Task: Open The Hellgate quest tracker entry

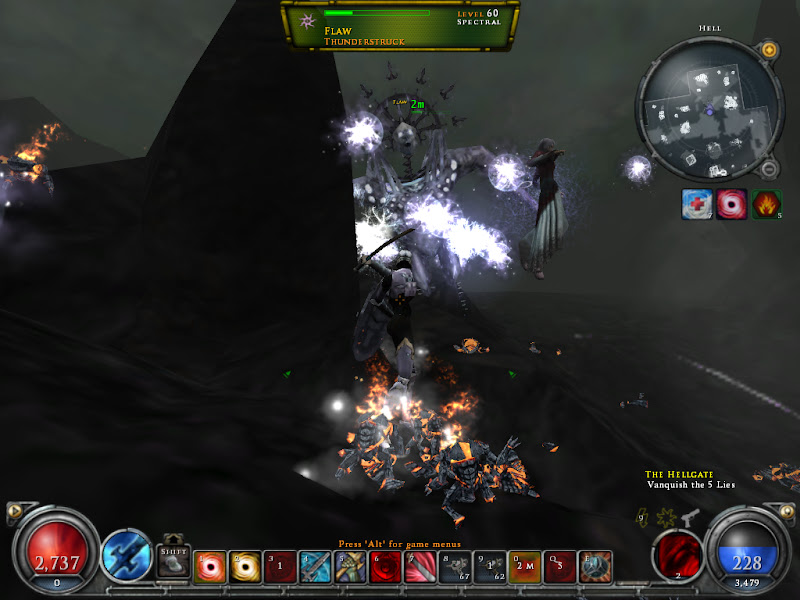Action: point(670,474)
